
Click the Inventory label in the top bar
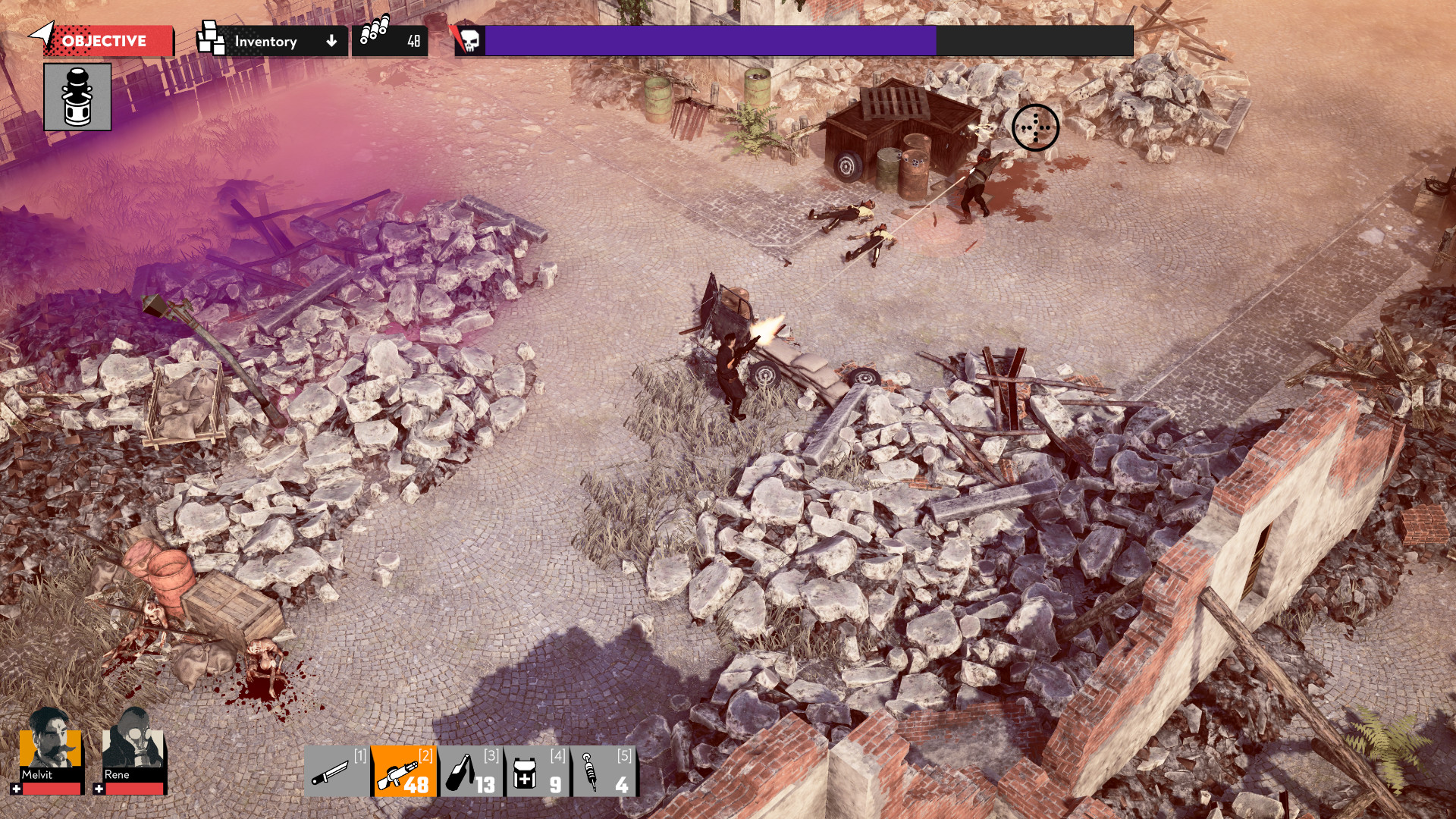pyautogui.click(x=265, y=41)
